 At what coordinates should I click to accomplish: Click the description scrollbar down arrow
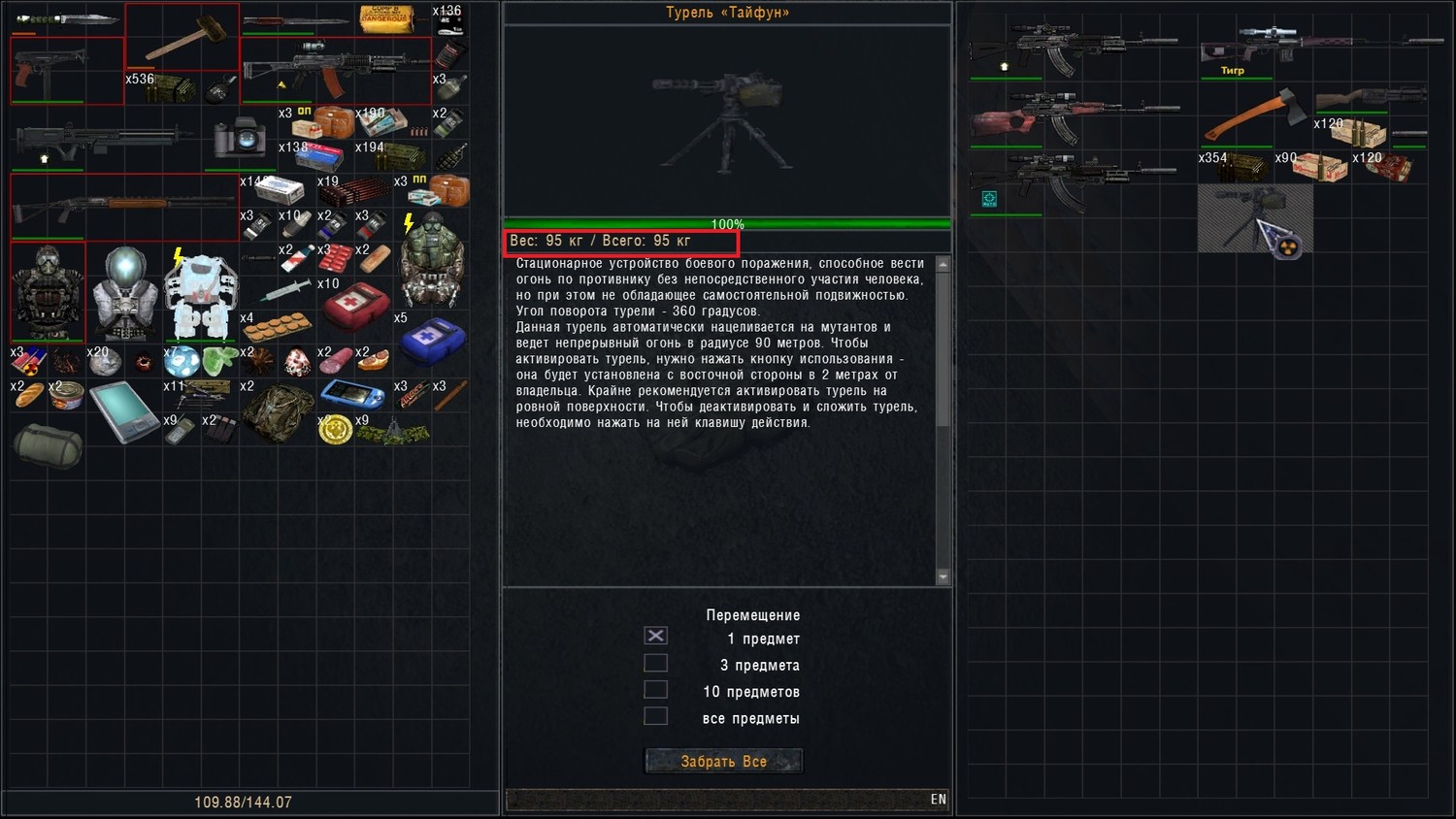pyautogui.click(x=943, y=576)
